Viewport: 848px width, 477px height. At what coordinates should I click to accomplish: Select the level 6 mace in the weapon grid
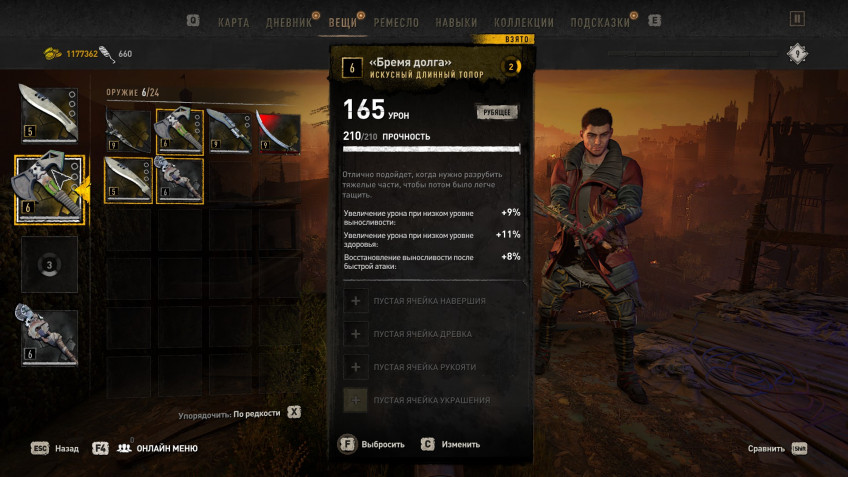click(x=179, y=181)
